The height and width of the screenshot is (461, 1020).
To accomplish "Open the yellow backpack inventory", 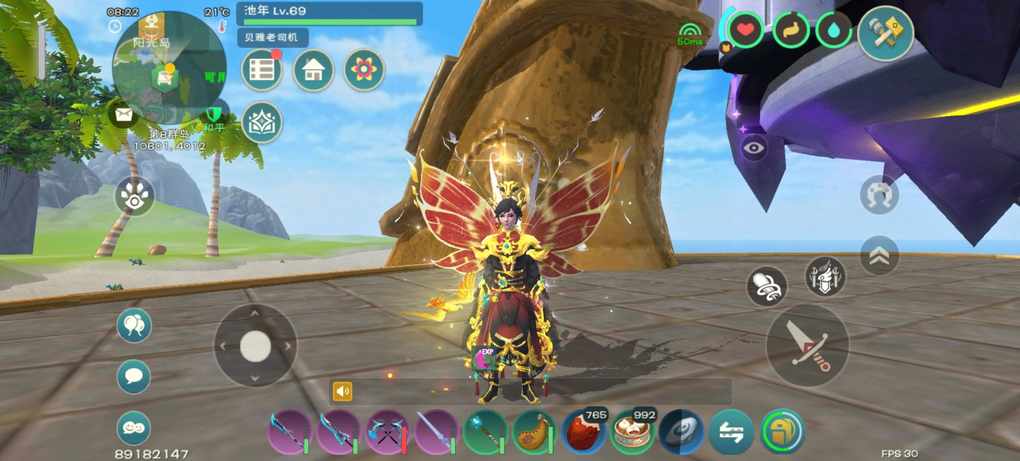I will pos(782,433).
